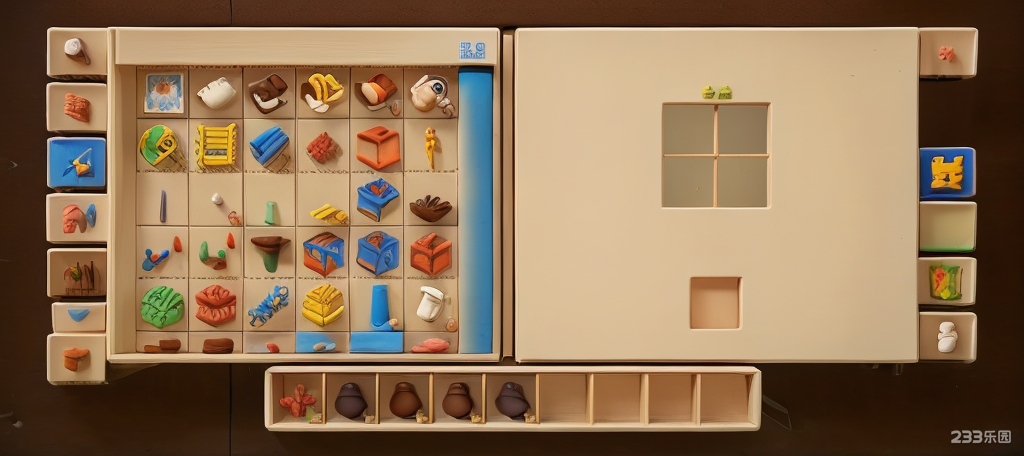The width and height of the screenshot is (1024, 456).
Task: Choose the blue striped roll tile
Action: [x=269, y=146]
